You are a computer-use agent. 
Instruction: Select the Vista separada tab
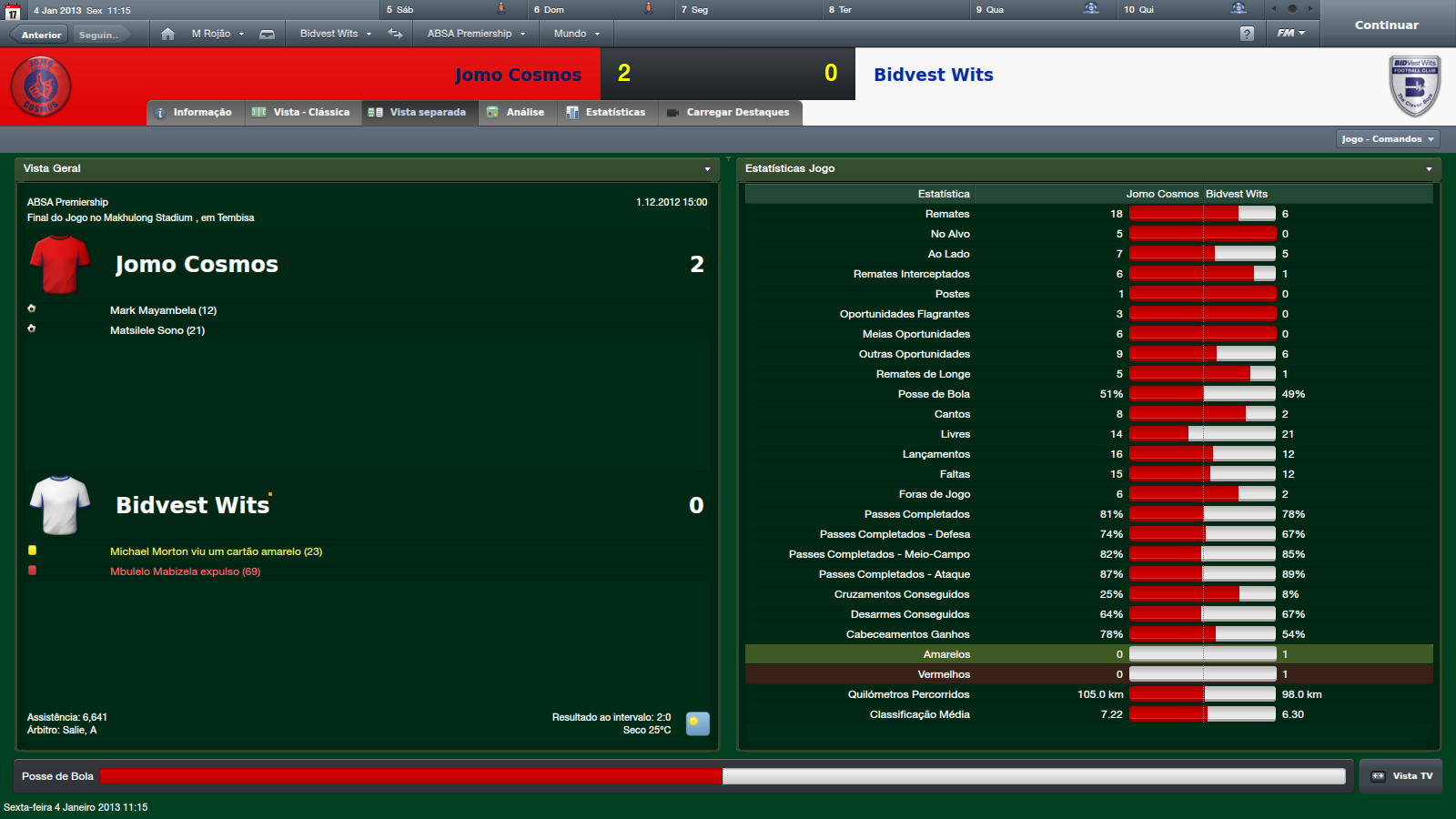[x=420, y=113]
